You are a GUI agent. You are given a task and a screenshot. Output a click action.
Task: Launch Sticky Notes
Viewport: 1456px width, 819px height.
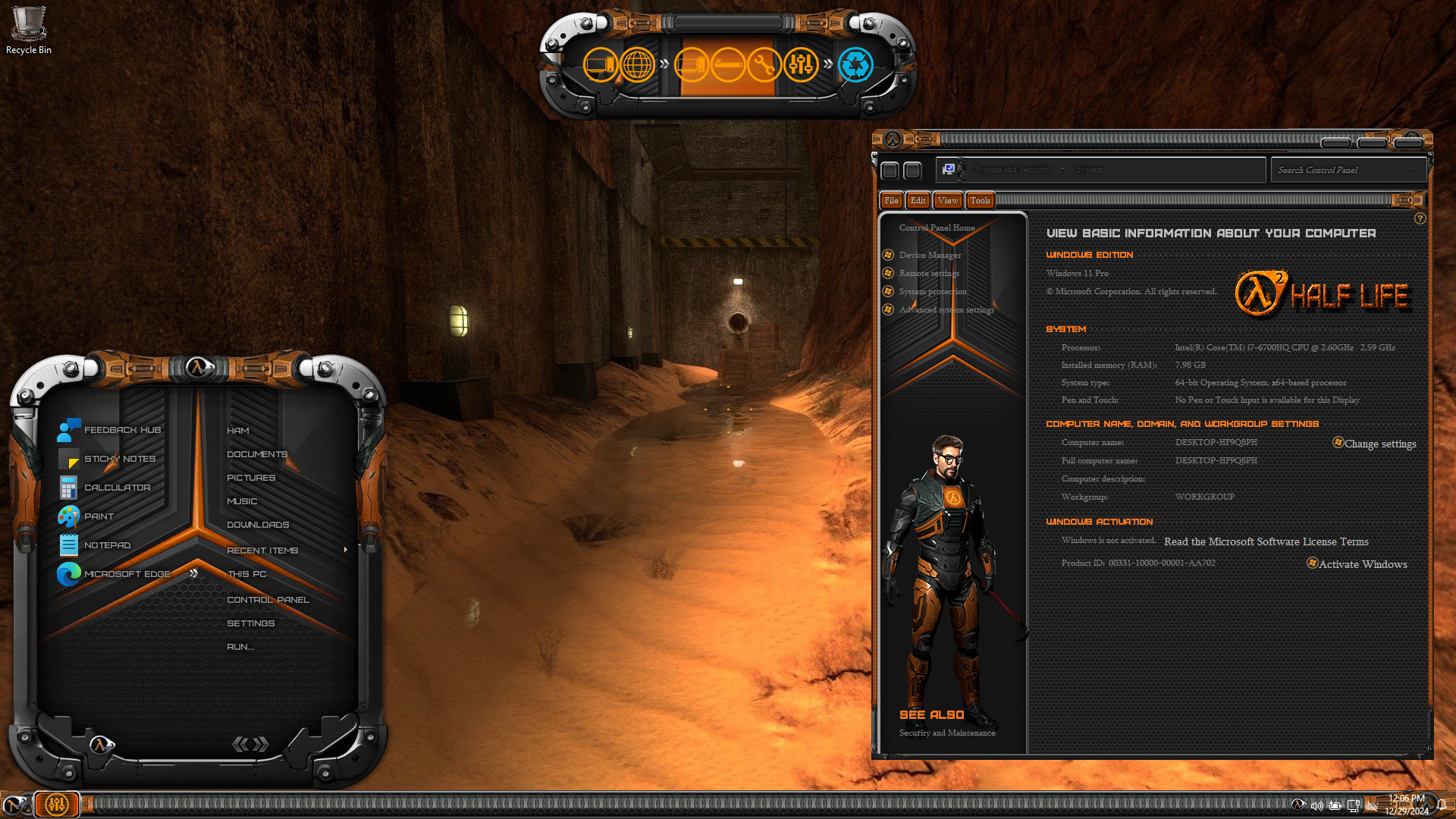[x=119, y=459]
